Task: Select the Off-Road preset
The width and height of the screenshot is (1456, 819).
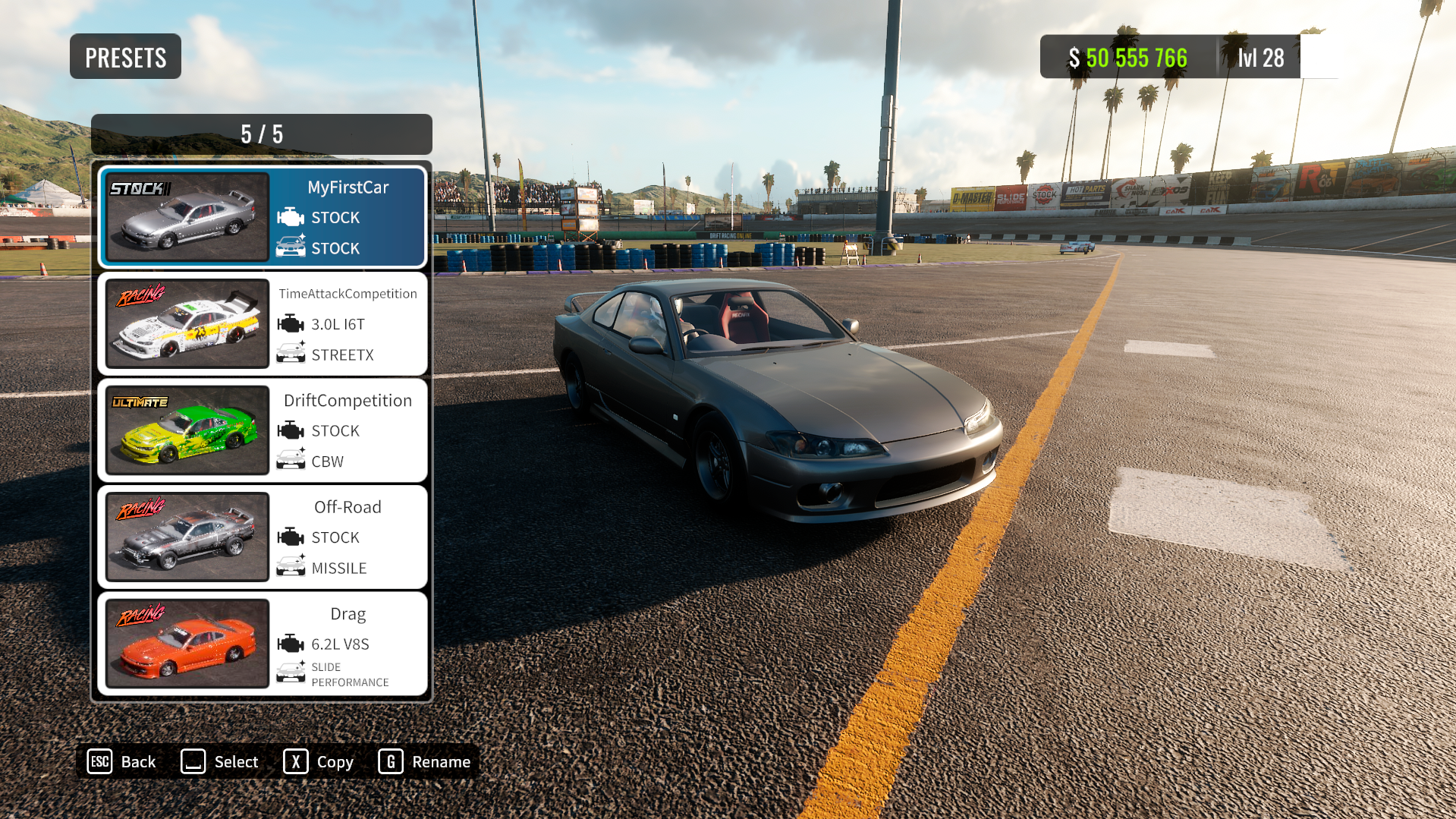Action: 263,537
